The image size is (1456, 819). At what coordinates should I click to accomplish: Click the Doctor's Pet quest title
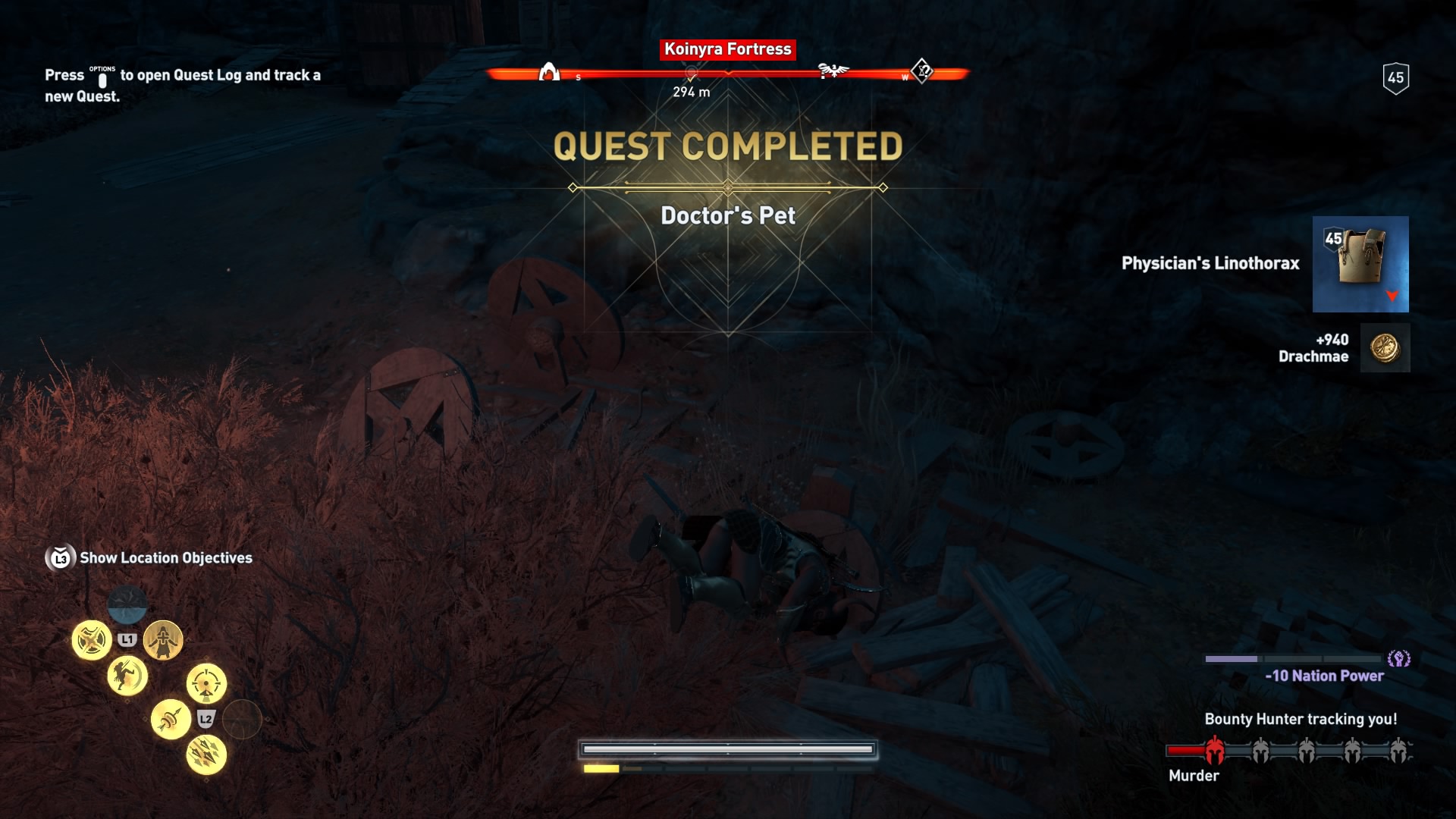(727, 215)
